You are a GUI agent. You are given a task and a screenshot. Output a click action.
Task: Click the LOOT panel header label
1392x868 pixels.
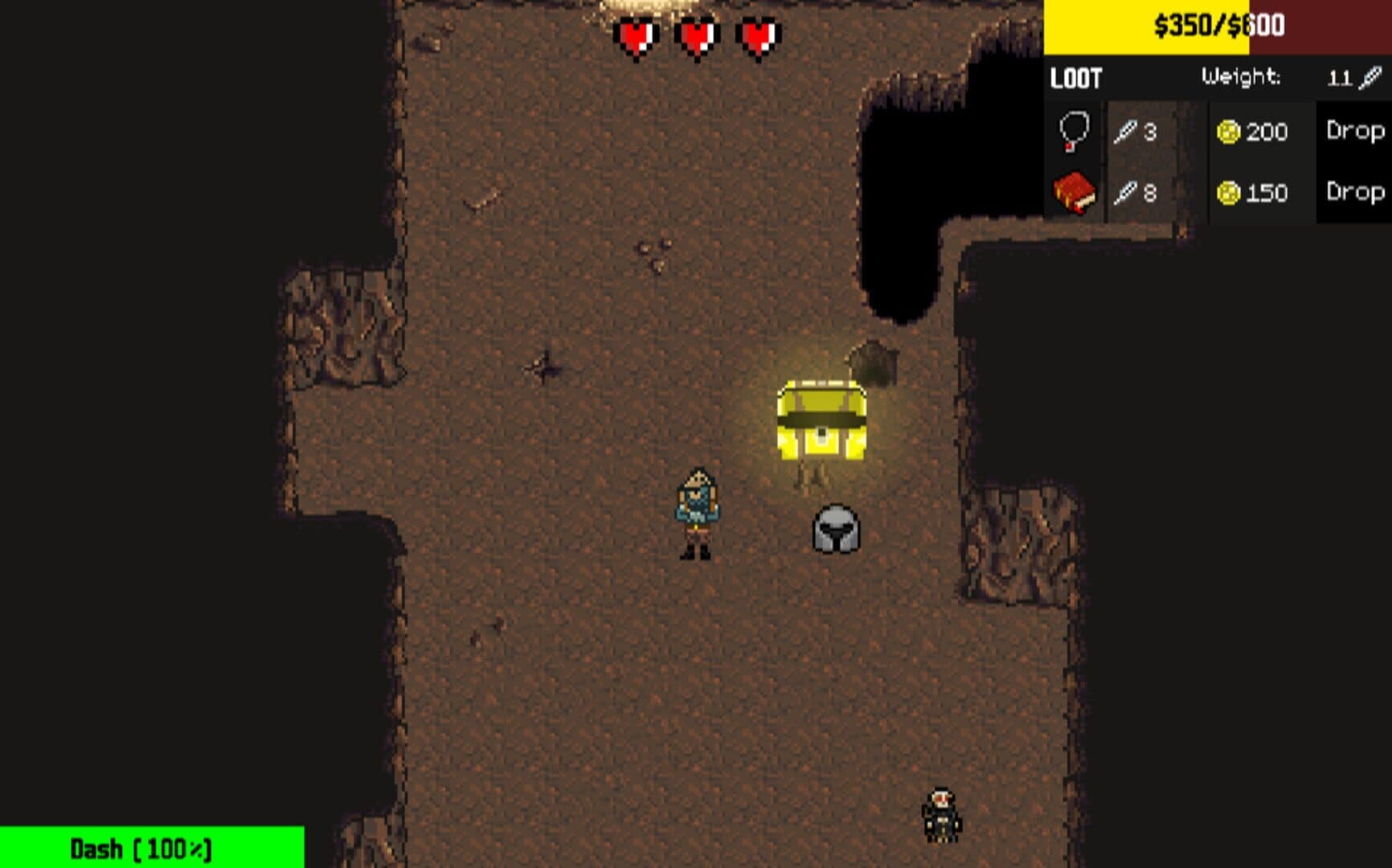tap(1075, 78)
